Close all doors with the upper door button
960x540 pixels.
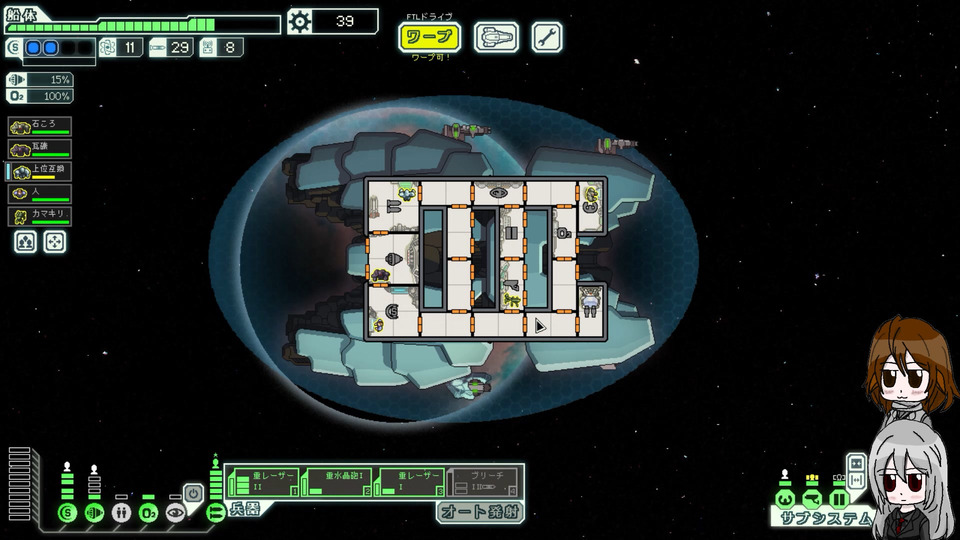point(856,463)
